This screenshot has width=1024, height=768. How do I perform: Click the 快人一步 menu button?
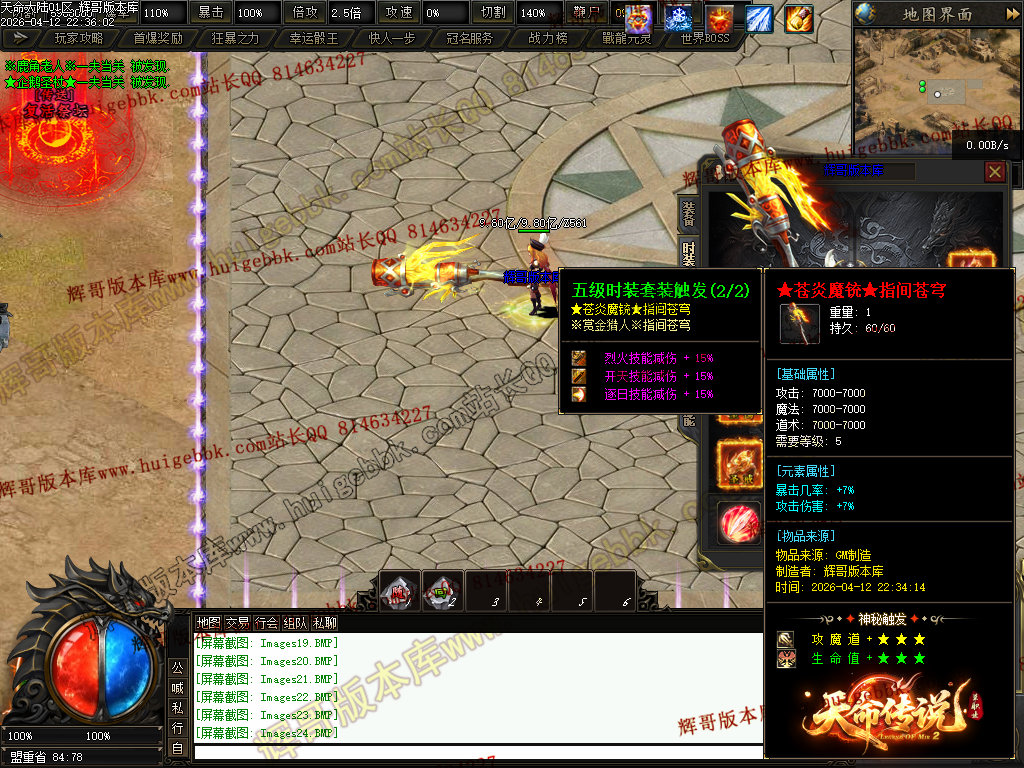tap(392, 38)
